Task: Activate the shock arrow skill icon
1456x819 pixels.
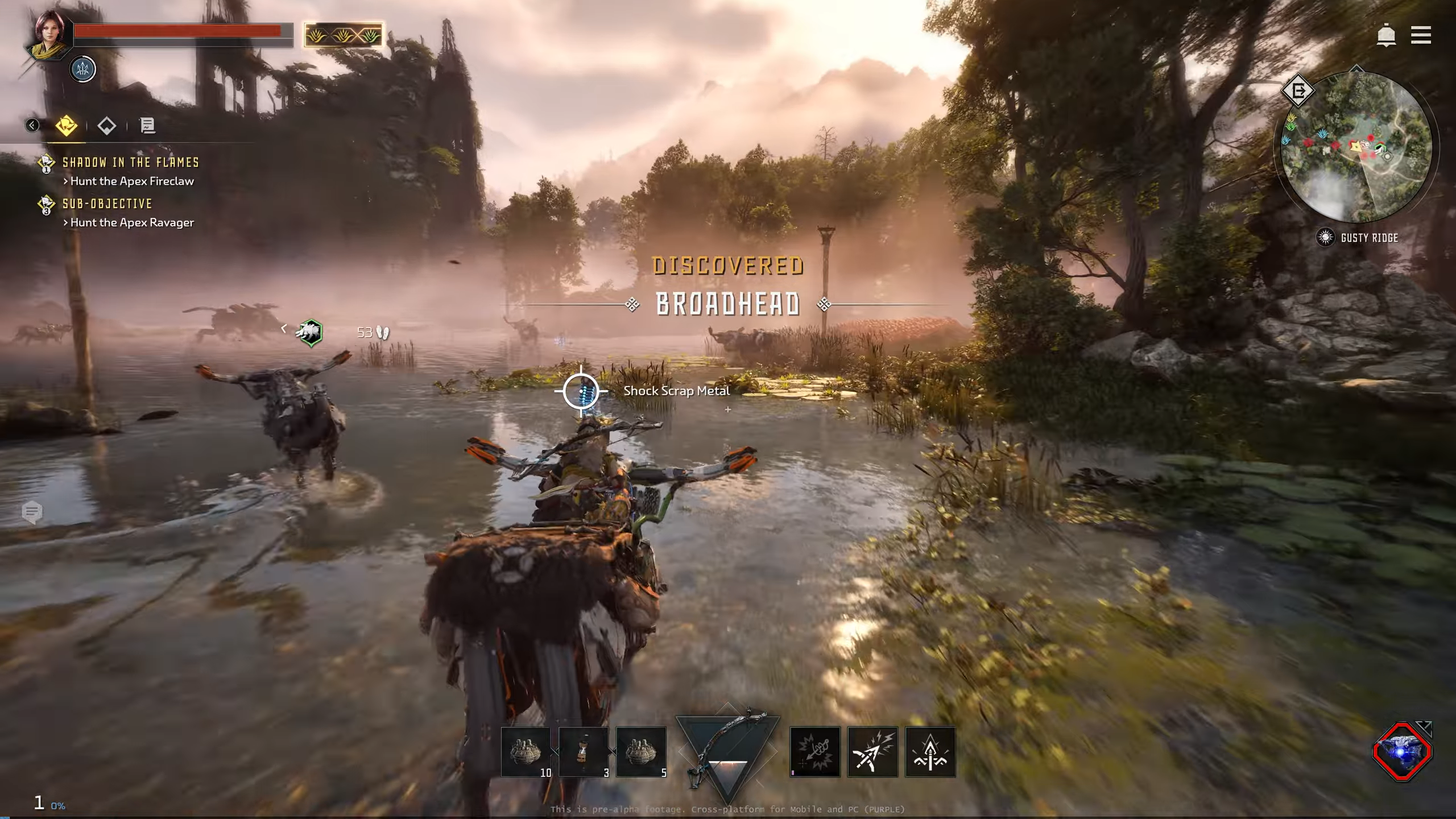Action: coord(872,751)
